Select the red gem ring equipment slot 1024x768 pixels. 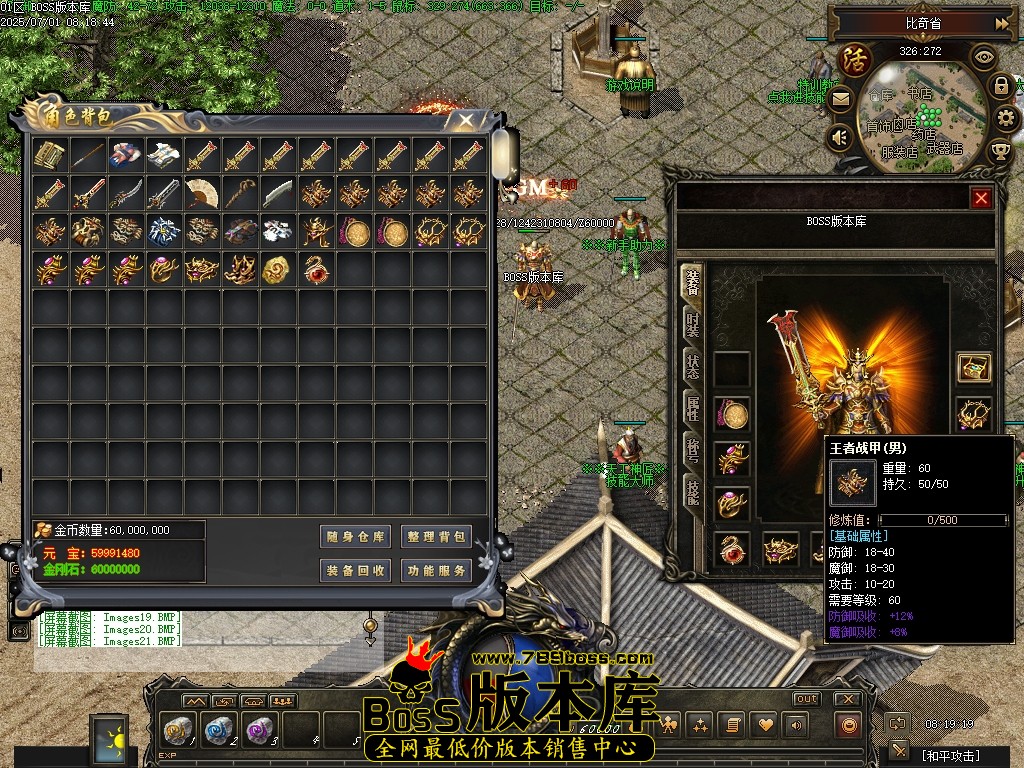point(733,549)
